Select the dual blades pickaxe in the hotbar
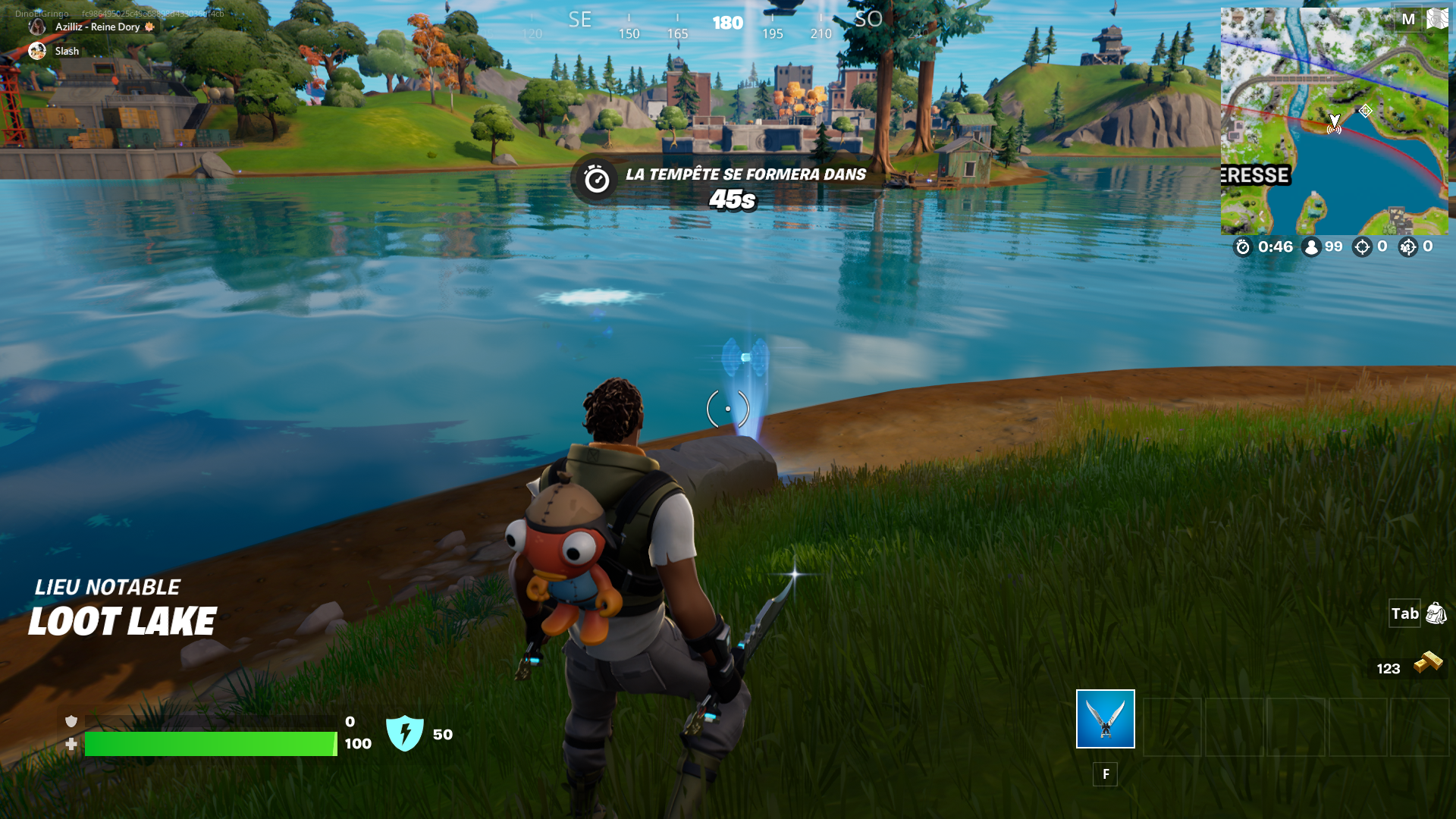The image size is (1456, 819). [x=1104, y=720]
